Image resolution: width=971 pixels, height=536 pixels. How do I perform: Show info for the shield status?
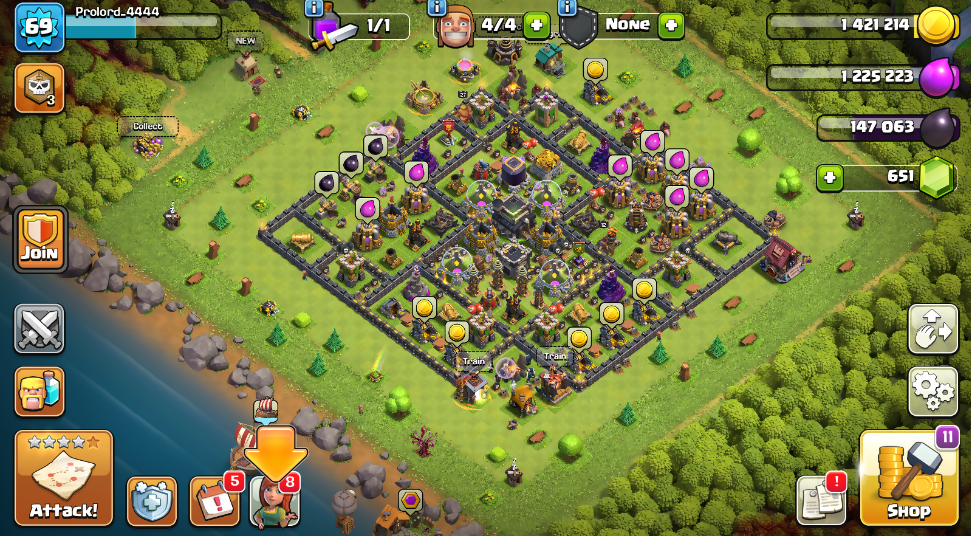[x=569, y=8]
